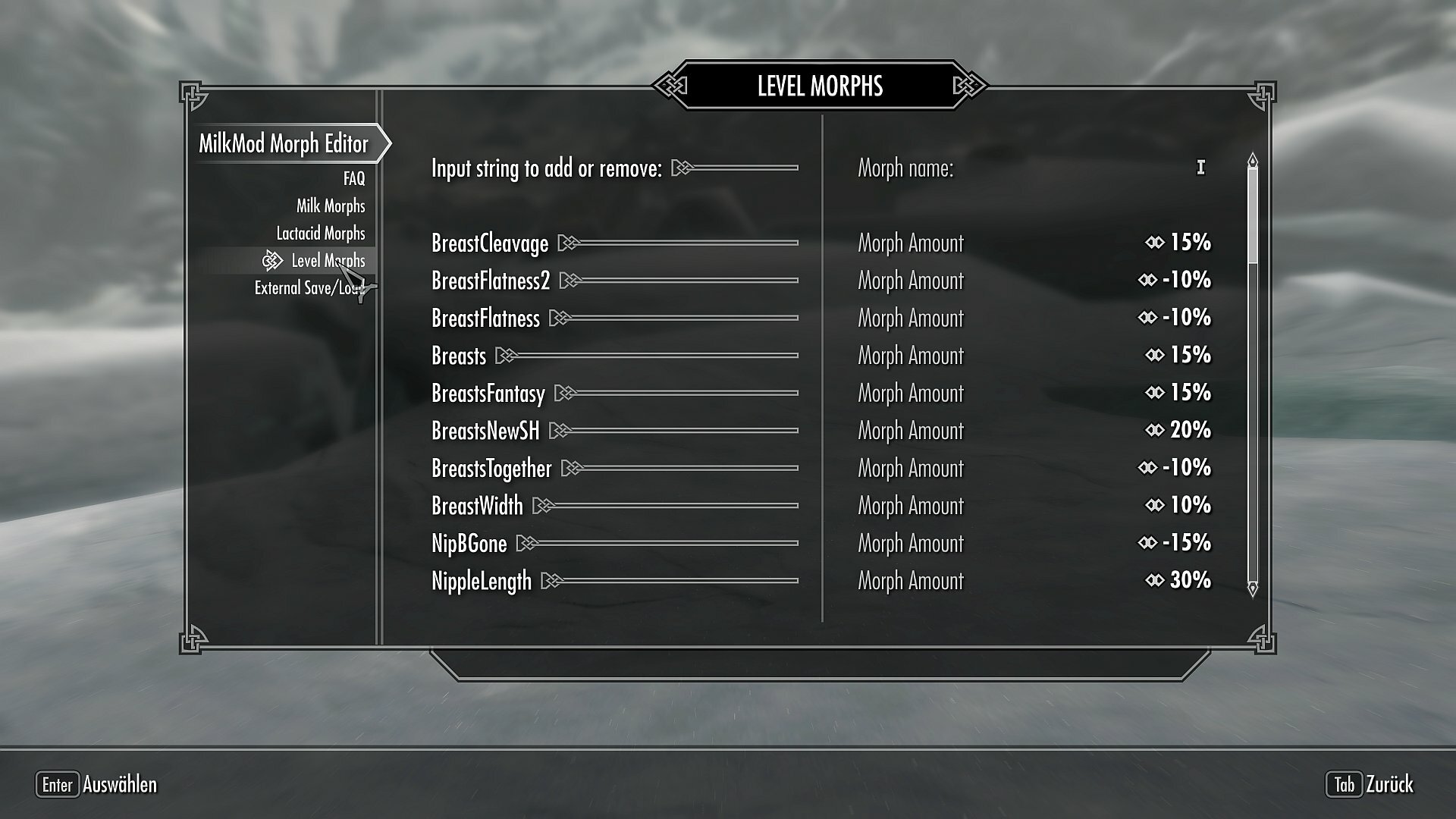Click the arrow icon before the 30% NippleLength value
Screen dimensions: 1456x819
(1155, 581)
